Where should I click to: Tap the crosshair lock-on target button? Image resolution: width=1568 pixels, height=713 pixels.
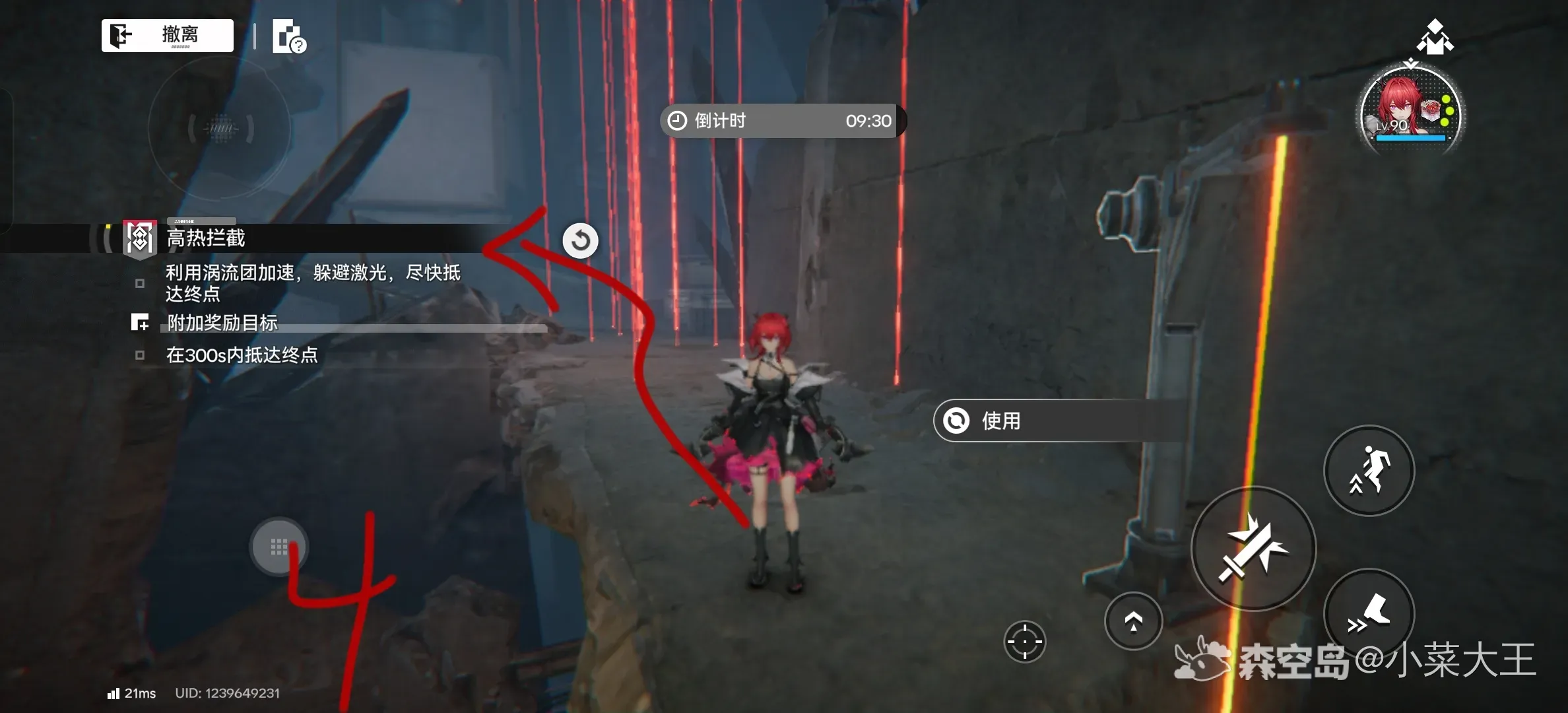[x=1025, y=641]
